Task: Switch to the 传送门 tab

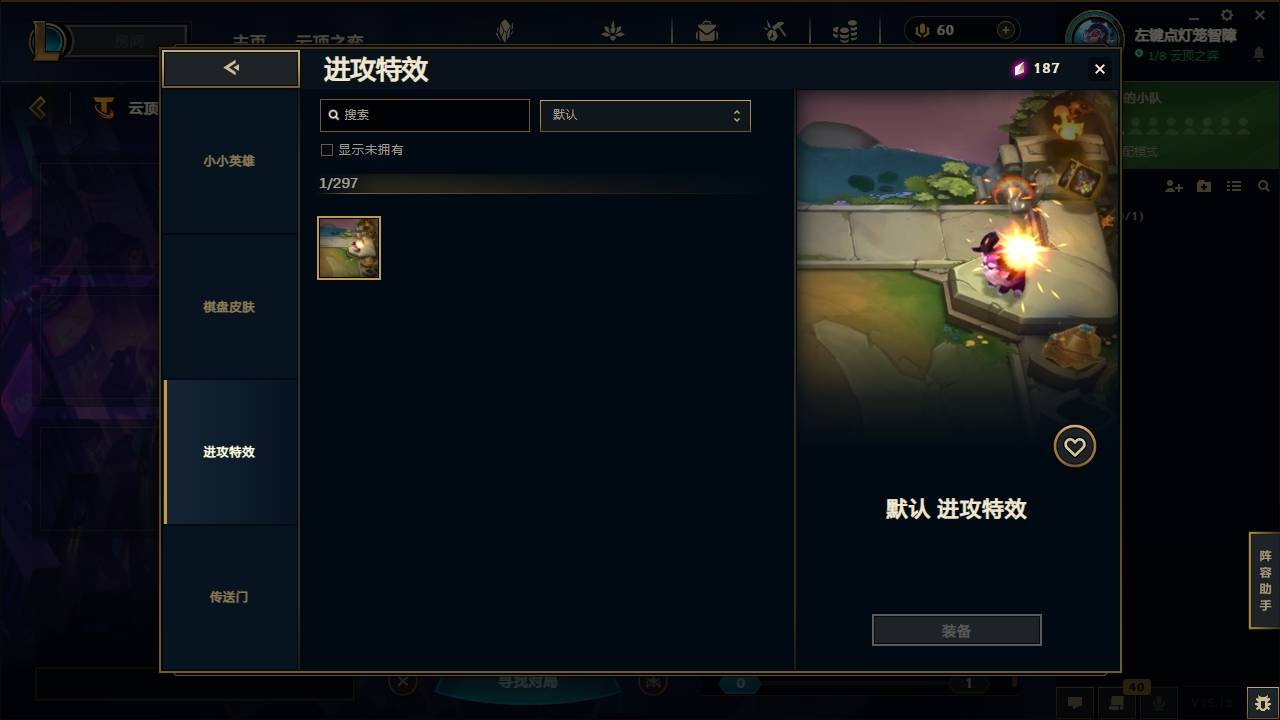Action: pyautogui.click(x=231, y=597)
